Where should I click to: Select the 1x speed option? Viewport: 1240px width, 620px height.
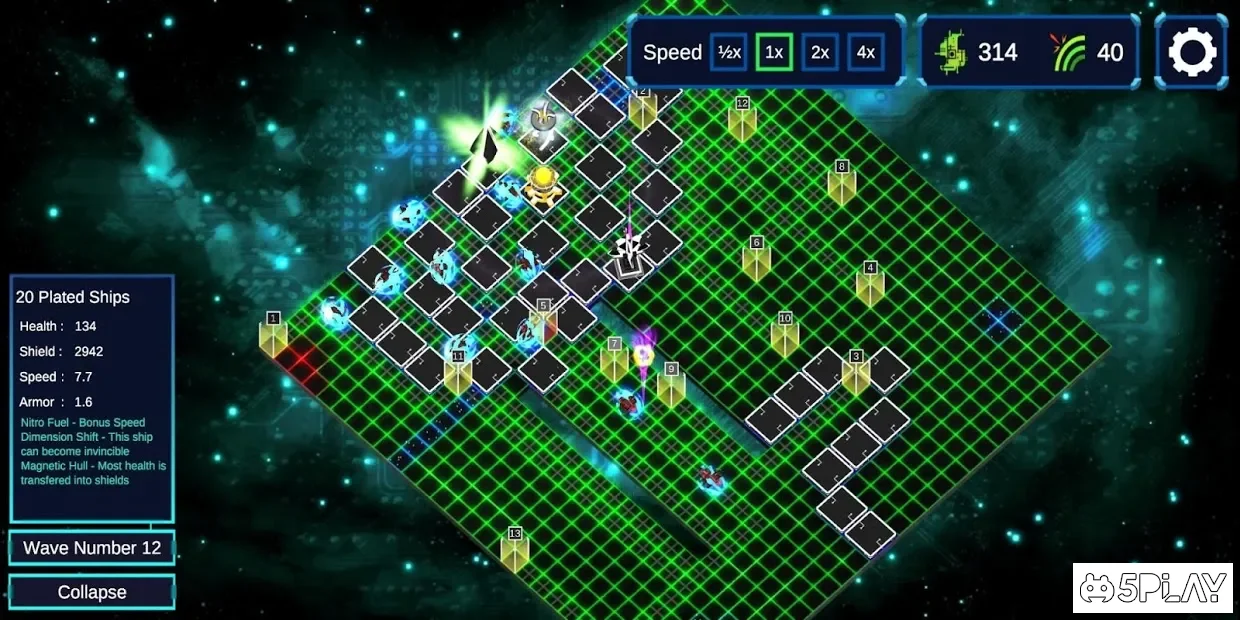tap(774, 52)
